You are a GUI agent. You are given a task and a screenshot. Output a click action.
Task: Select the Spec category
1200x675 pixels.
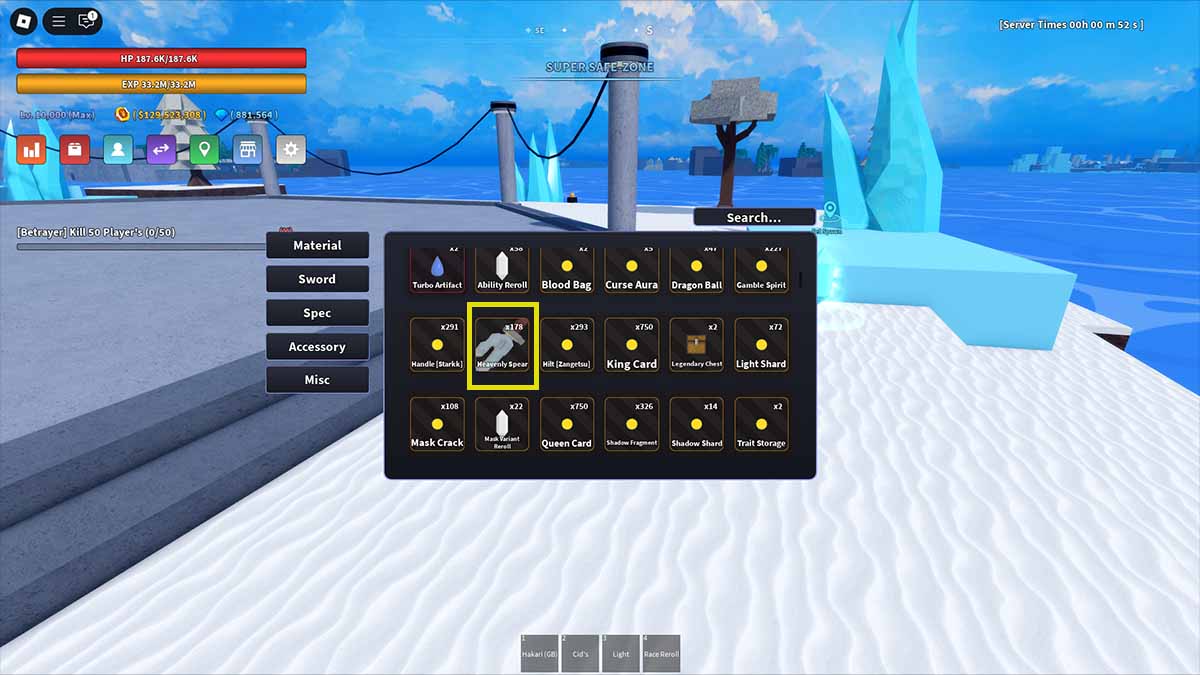tap(317, 313)
